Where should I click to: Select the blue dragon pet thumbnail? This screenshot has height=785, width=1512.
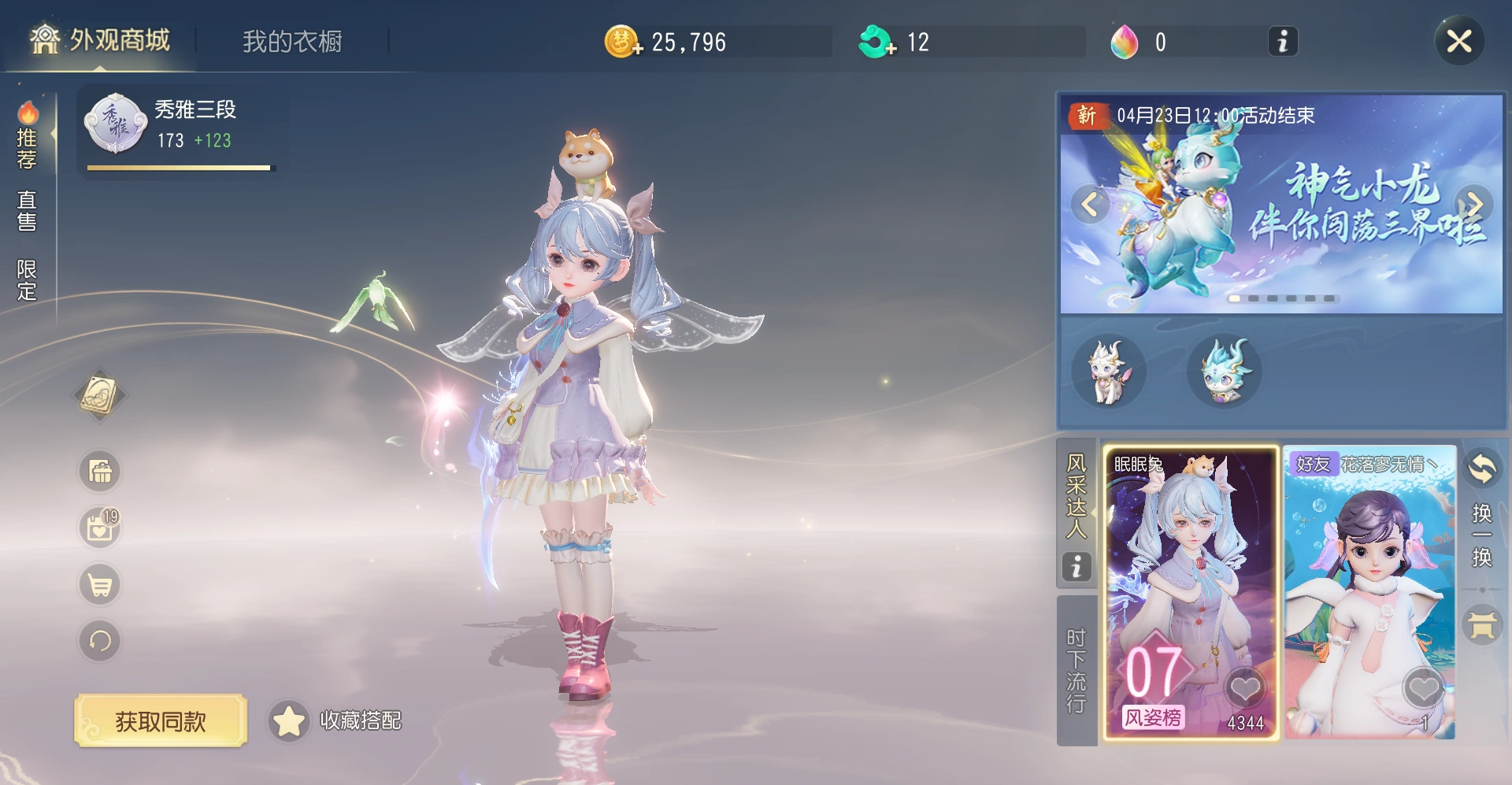(x=1224, y=372)
